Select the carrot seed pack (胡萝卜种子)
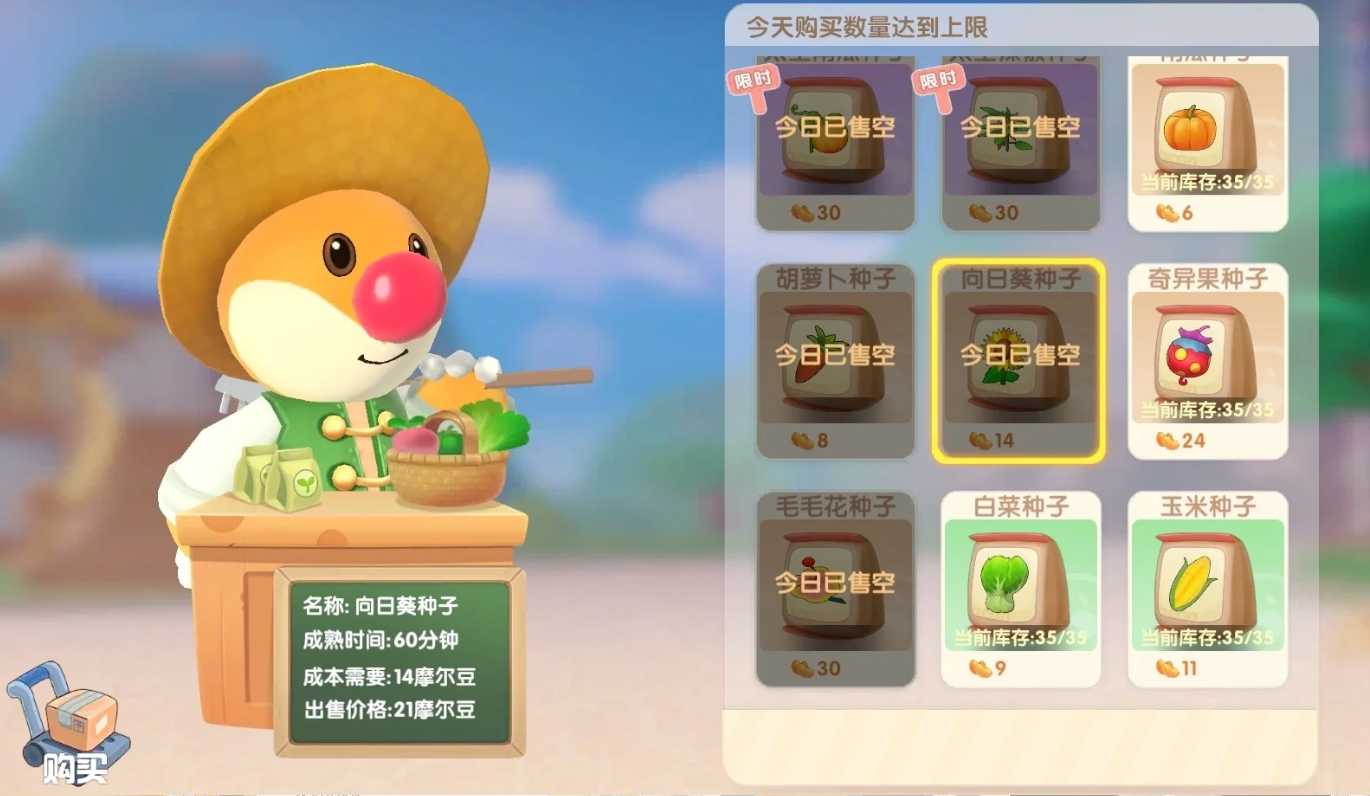 tap(834, 360)
